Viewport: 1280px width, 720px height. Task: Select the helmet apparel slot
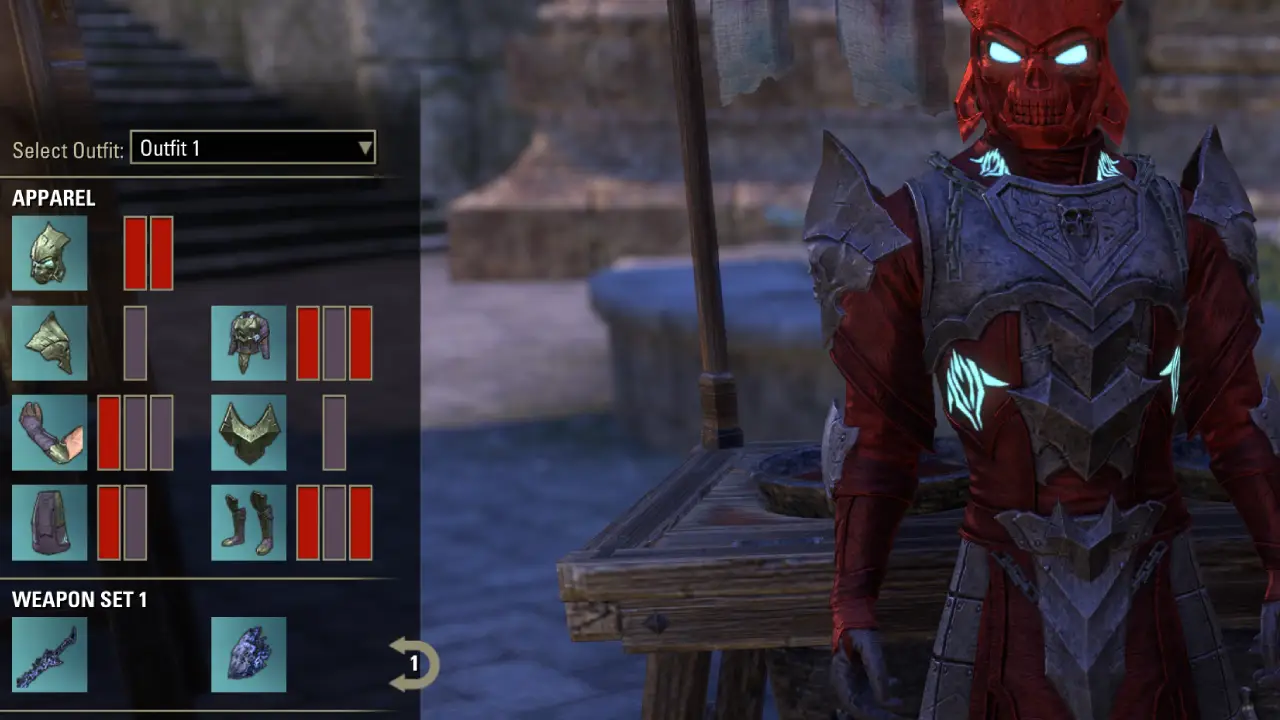50,253
